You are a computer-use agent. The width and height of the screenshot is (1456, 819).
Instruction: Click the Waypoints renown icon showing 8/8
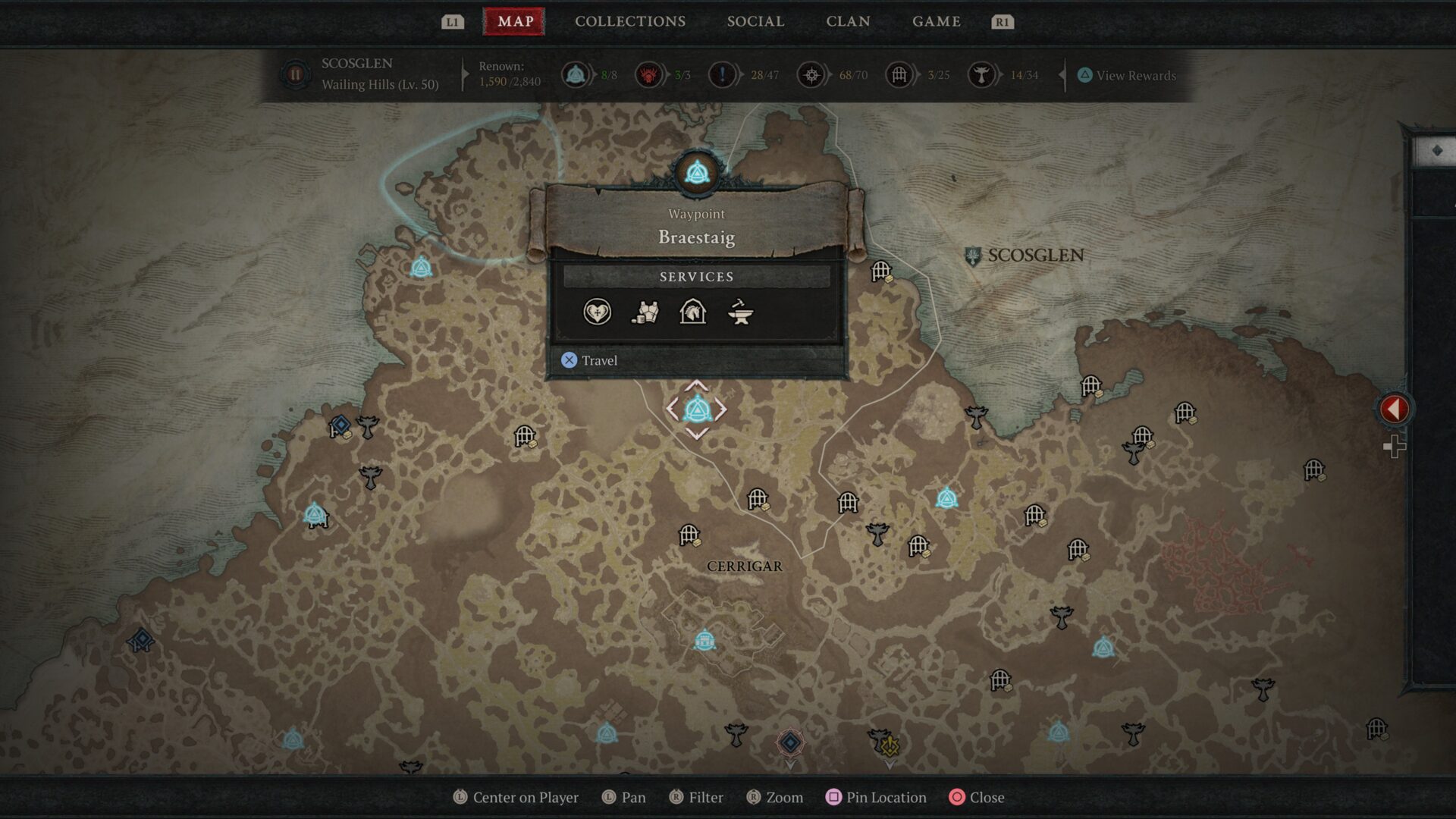[x=576, y=75]
